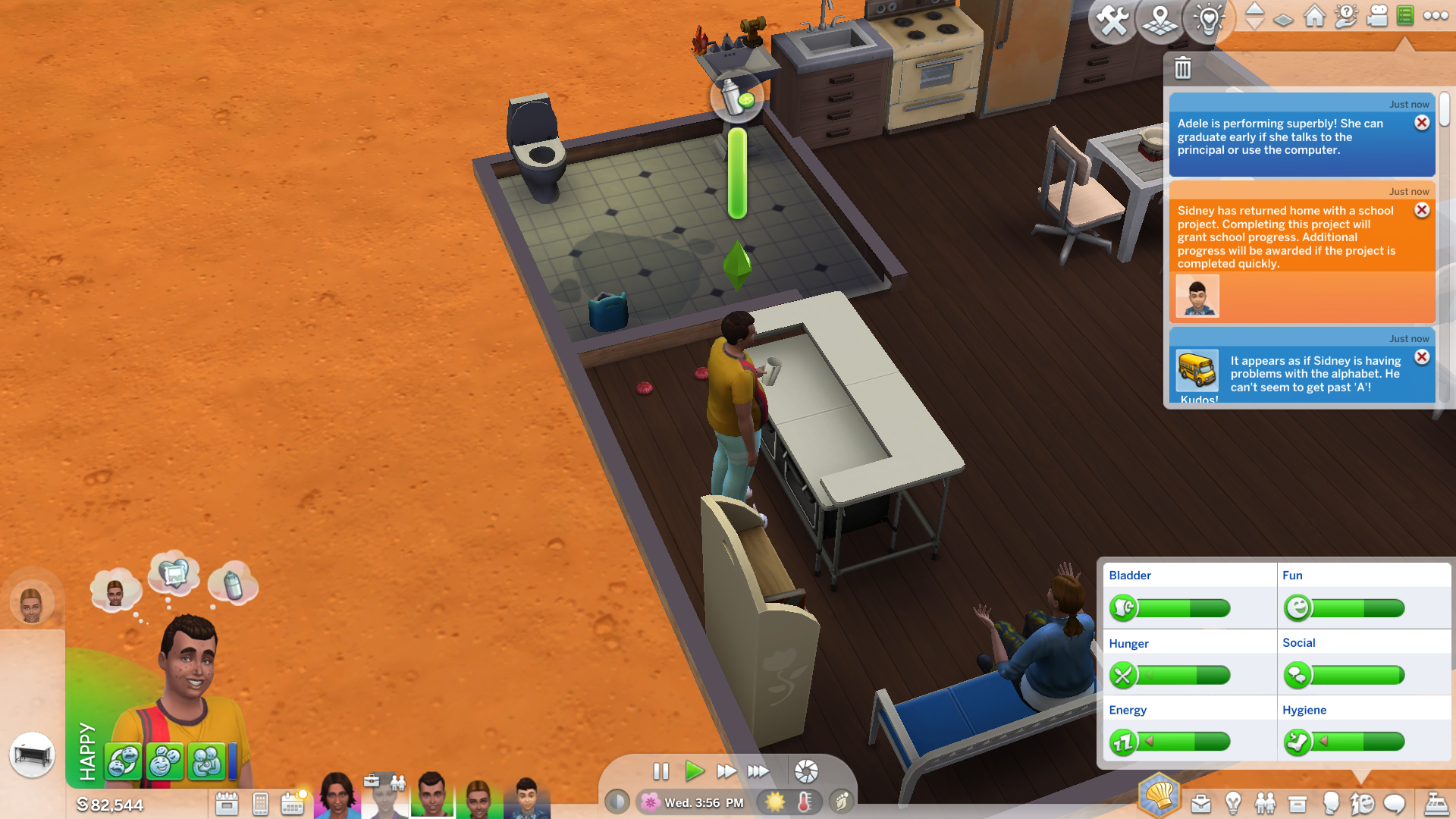Screen dimensions: 1456x819
Task: Open the three-dots game options menu
Action: (x=1436, y=16)
